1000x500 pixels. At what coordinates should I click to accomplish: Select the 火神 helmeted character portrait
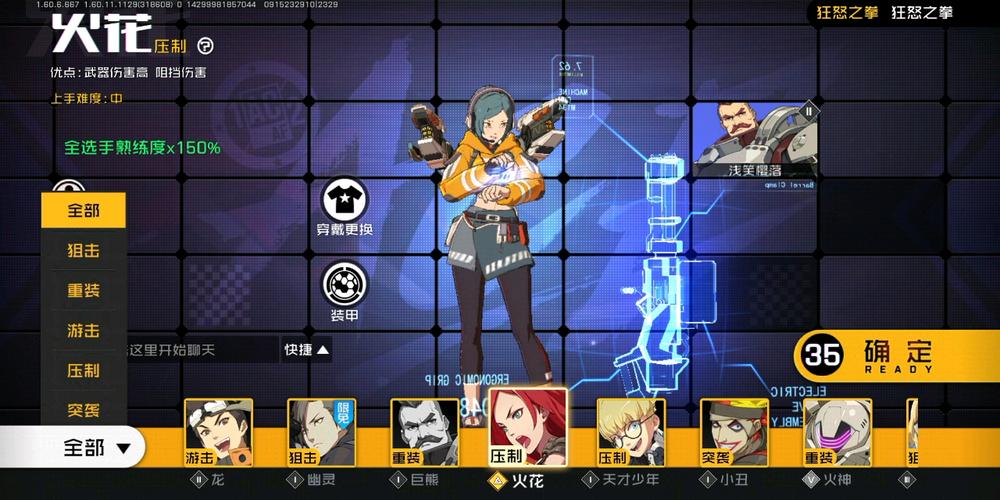[837, 433]
